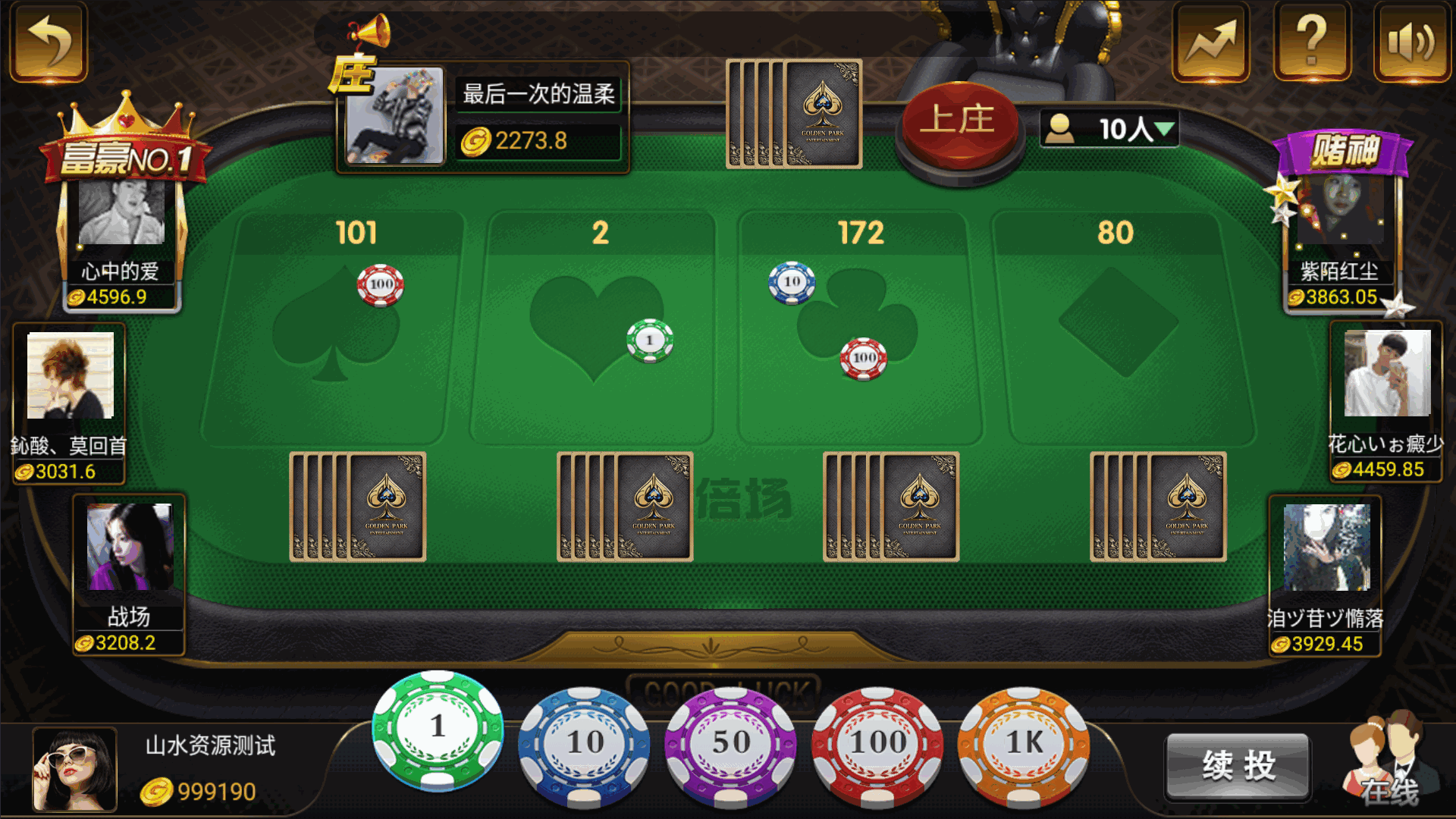Click the 续投 repeat bet button
Image resolution: width=1456 pixels, height=819 pixels.
(1238, 766)
